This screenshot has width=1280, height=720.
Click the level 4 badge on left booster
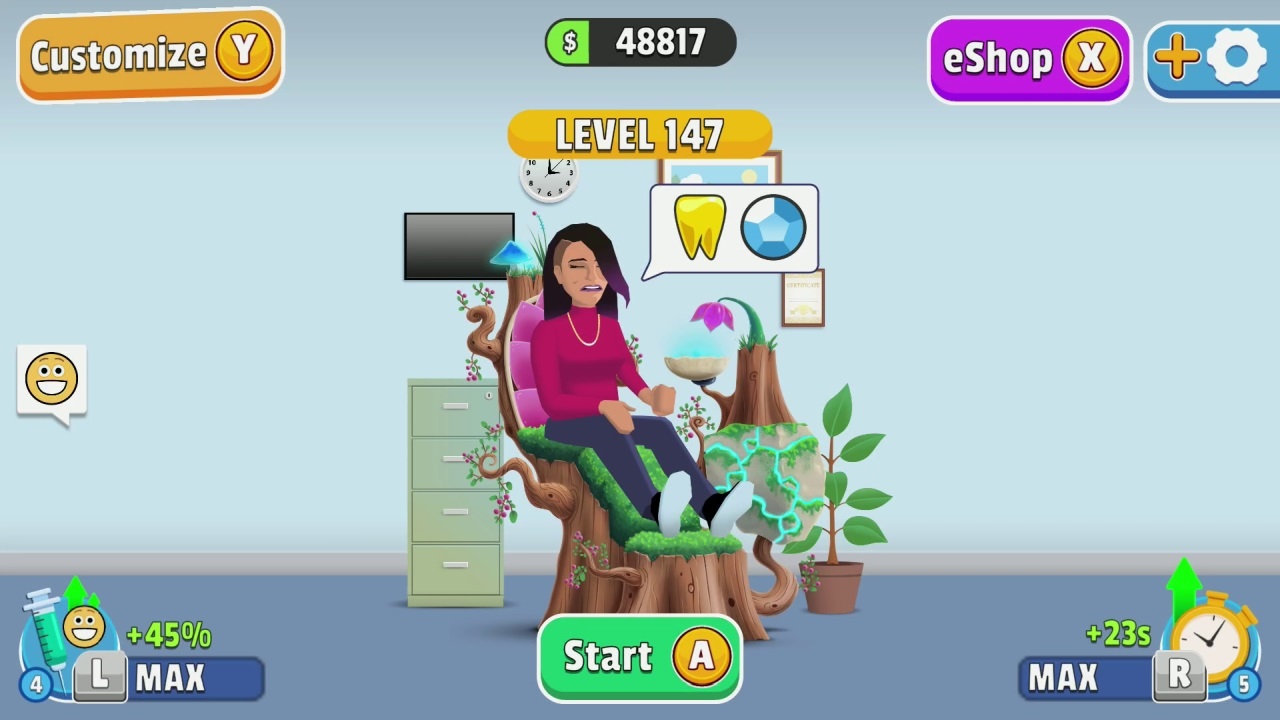pos(34,684)
